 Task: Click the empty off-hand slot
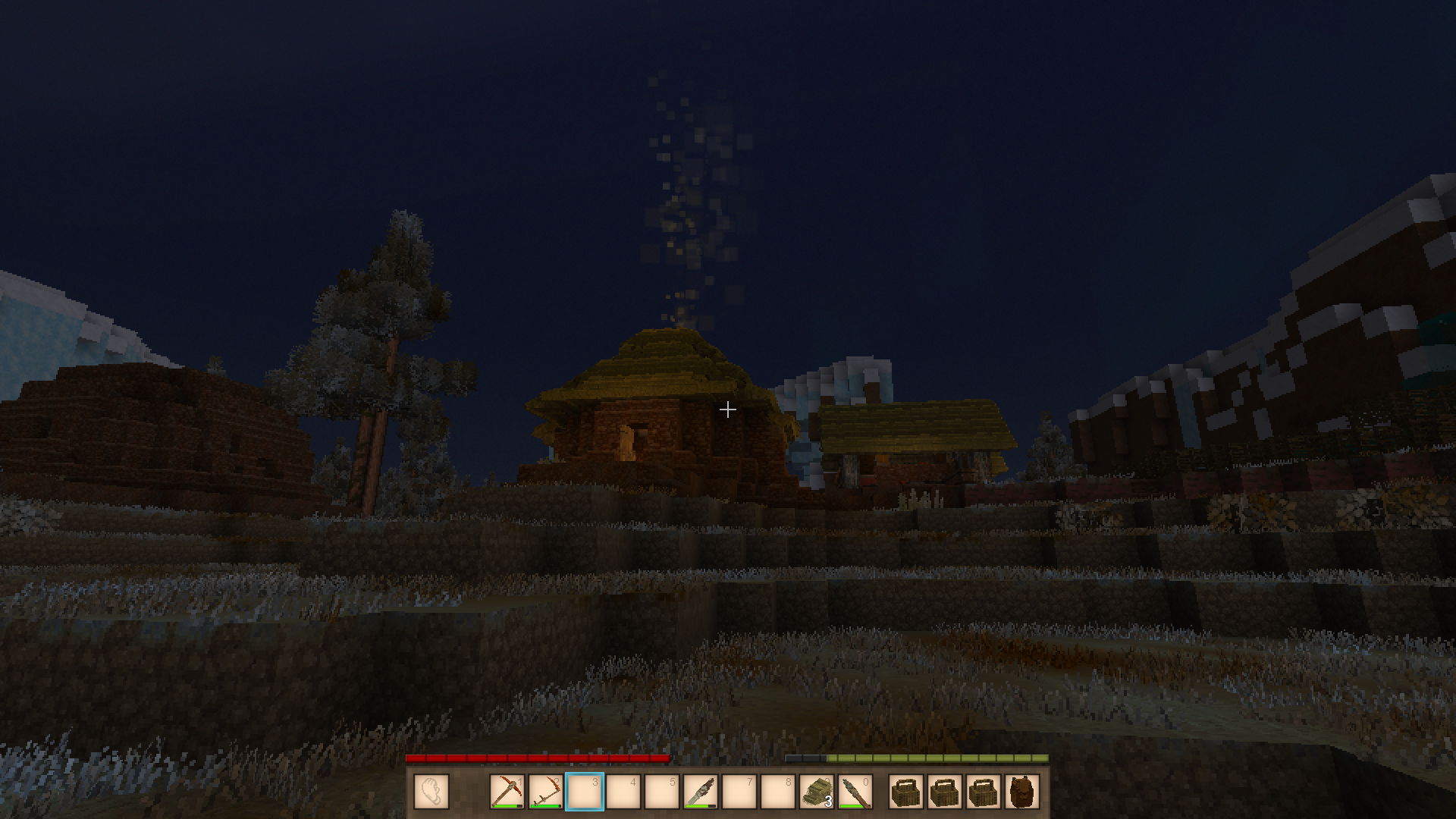click(x=431, y=792)
